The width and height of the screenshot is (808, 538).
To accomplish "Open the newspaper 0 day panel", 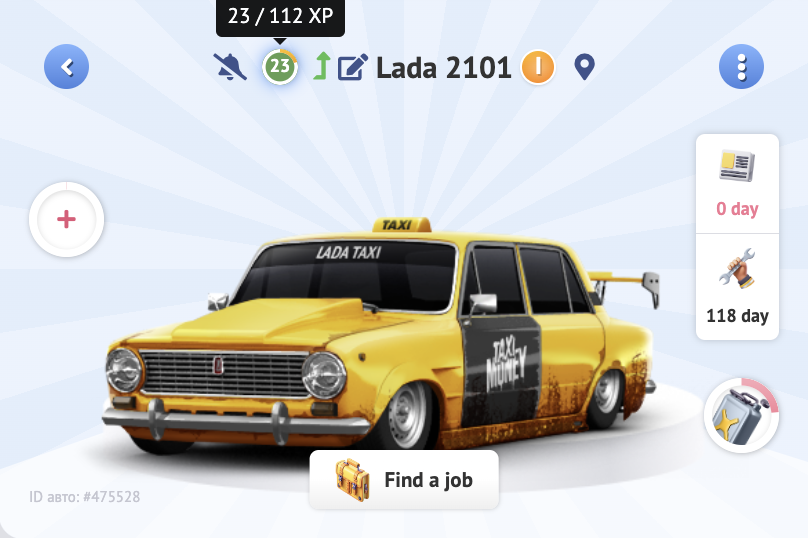I will click(737, 184).
